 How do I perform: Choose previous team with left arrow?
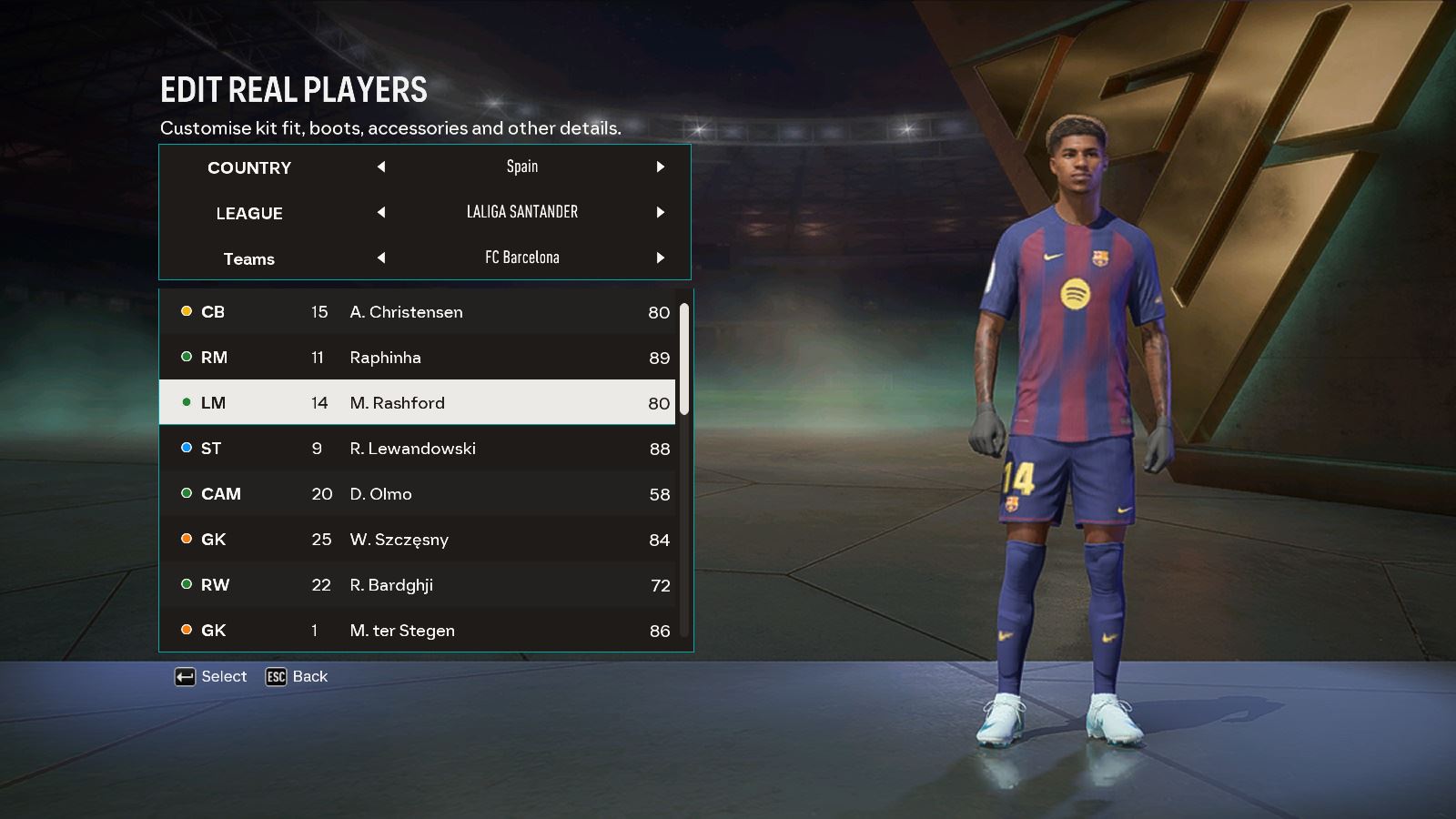click(381, 258)
